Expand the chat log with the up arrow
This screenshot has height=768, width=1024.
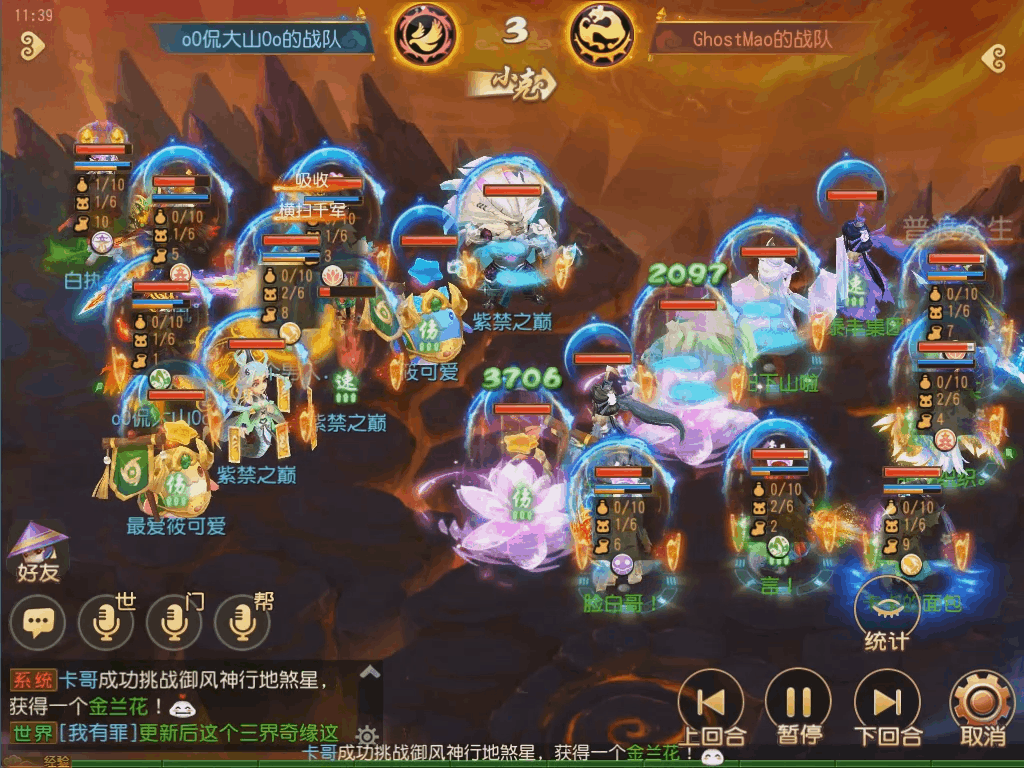point(369,673)
